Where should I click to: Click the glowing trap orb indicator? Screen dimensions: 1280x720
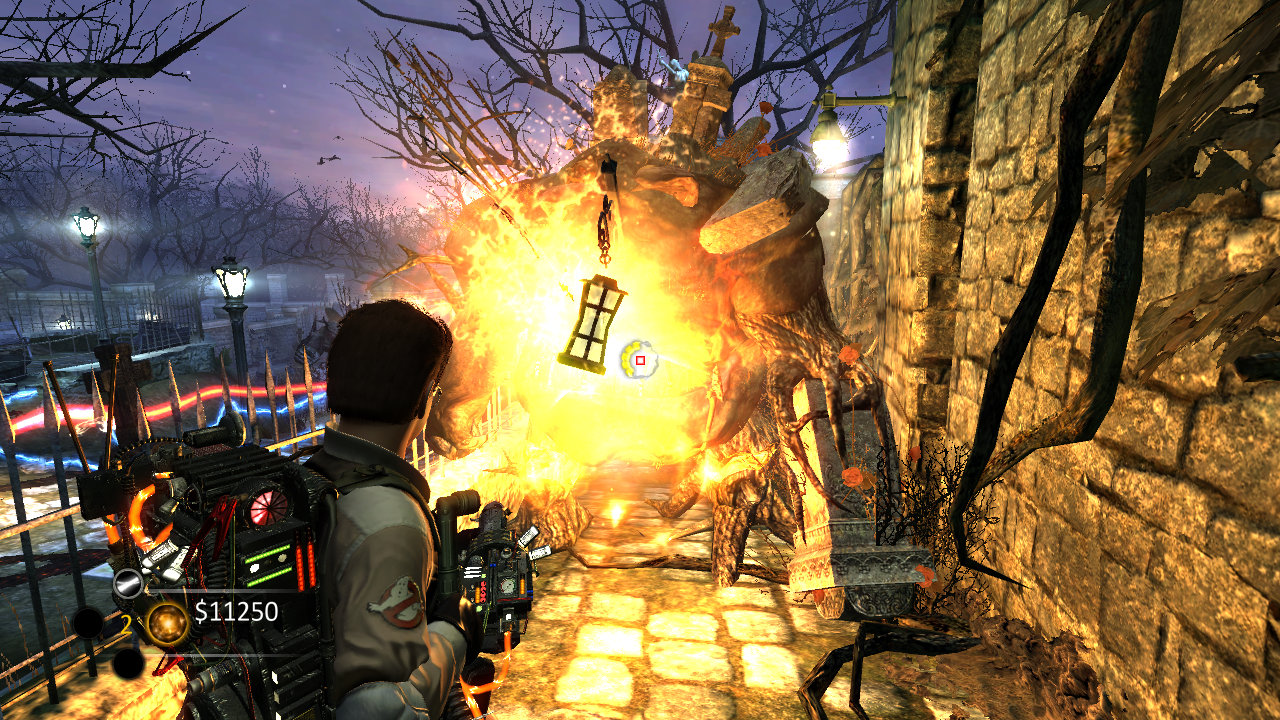click(x=166, y=622)
